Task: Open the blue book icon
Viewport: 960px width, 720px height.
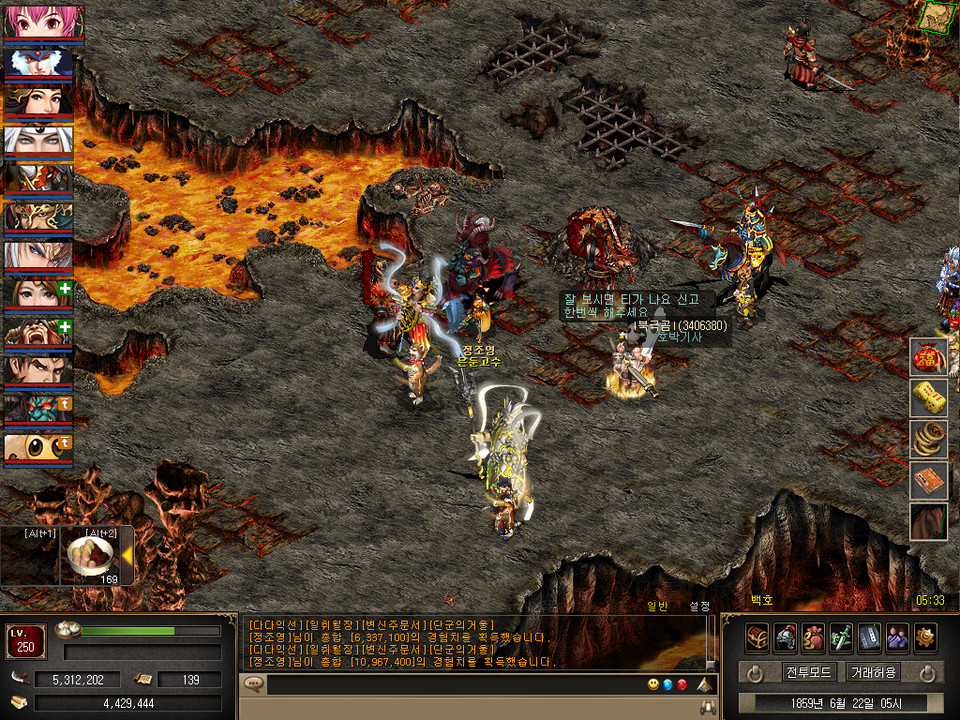Action: click(x=870, y=637)
